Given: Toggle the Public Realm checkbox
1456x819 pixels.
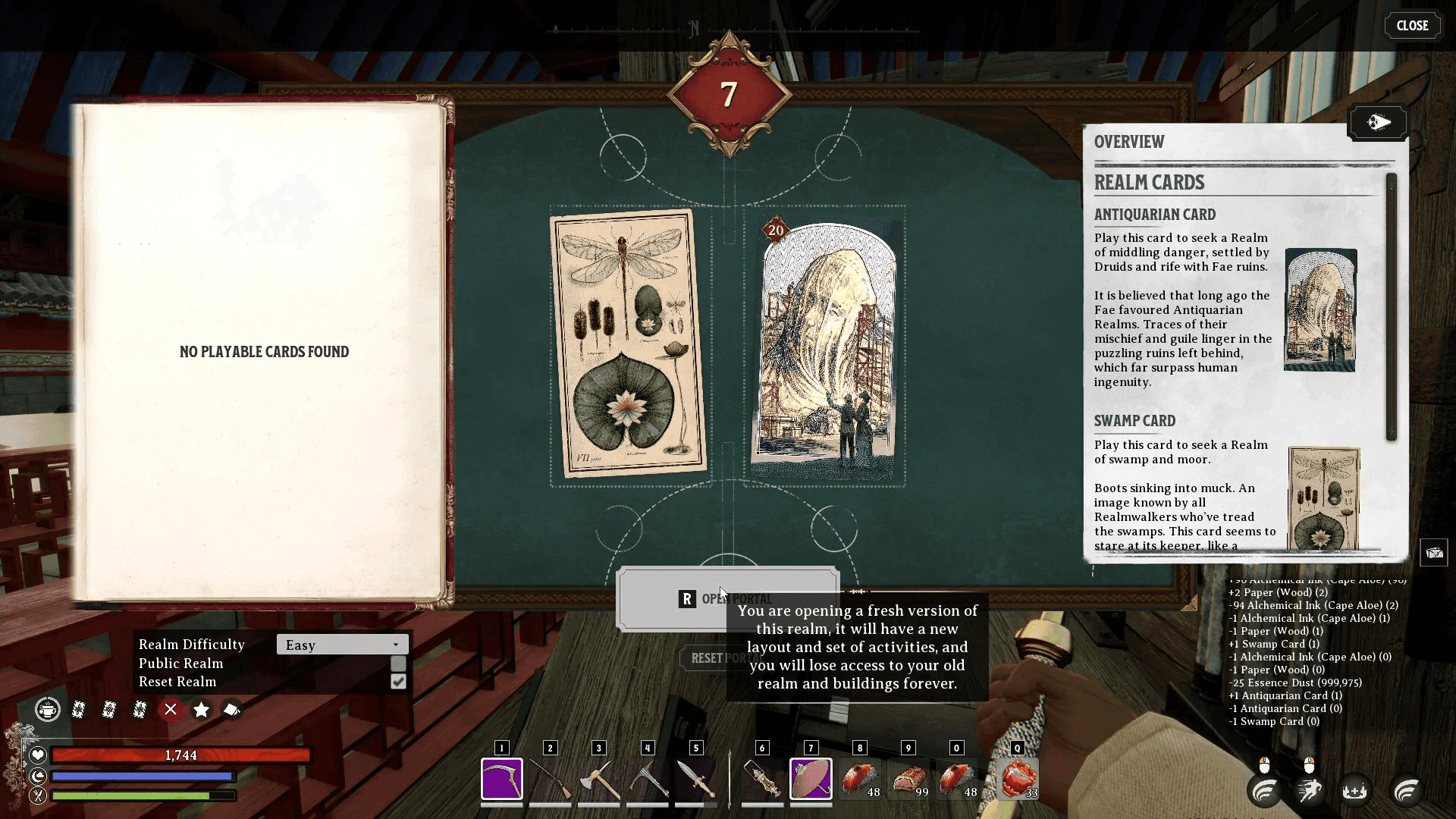Looking at the screenshot, I should click(398, 664).
